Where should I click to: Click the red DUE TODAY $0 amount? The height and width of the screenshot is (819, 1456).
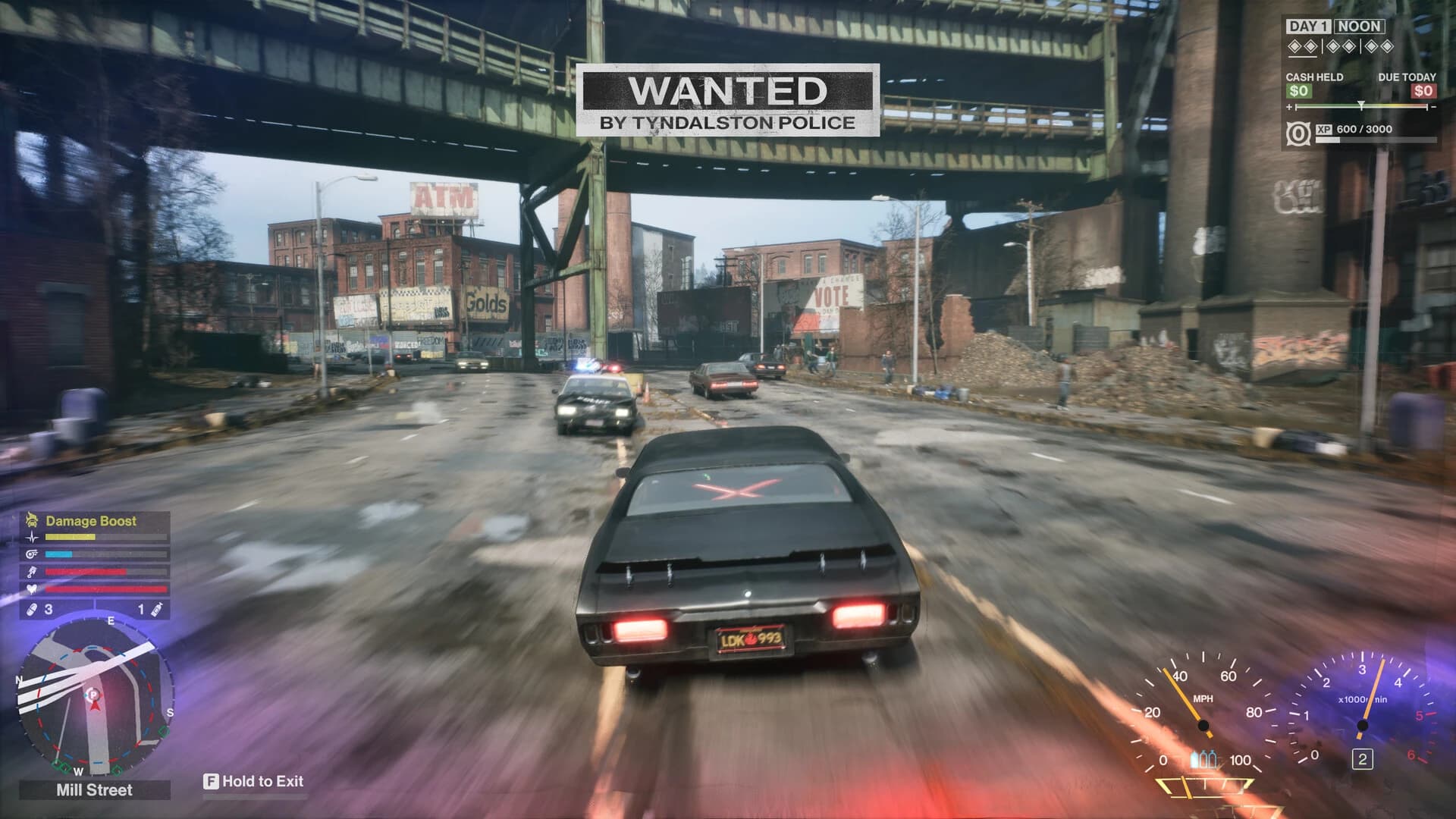(x=1423, y=90)
